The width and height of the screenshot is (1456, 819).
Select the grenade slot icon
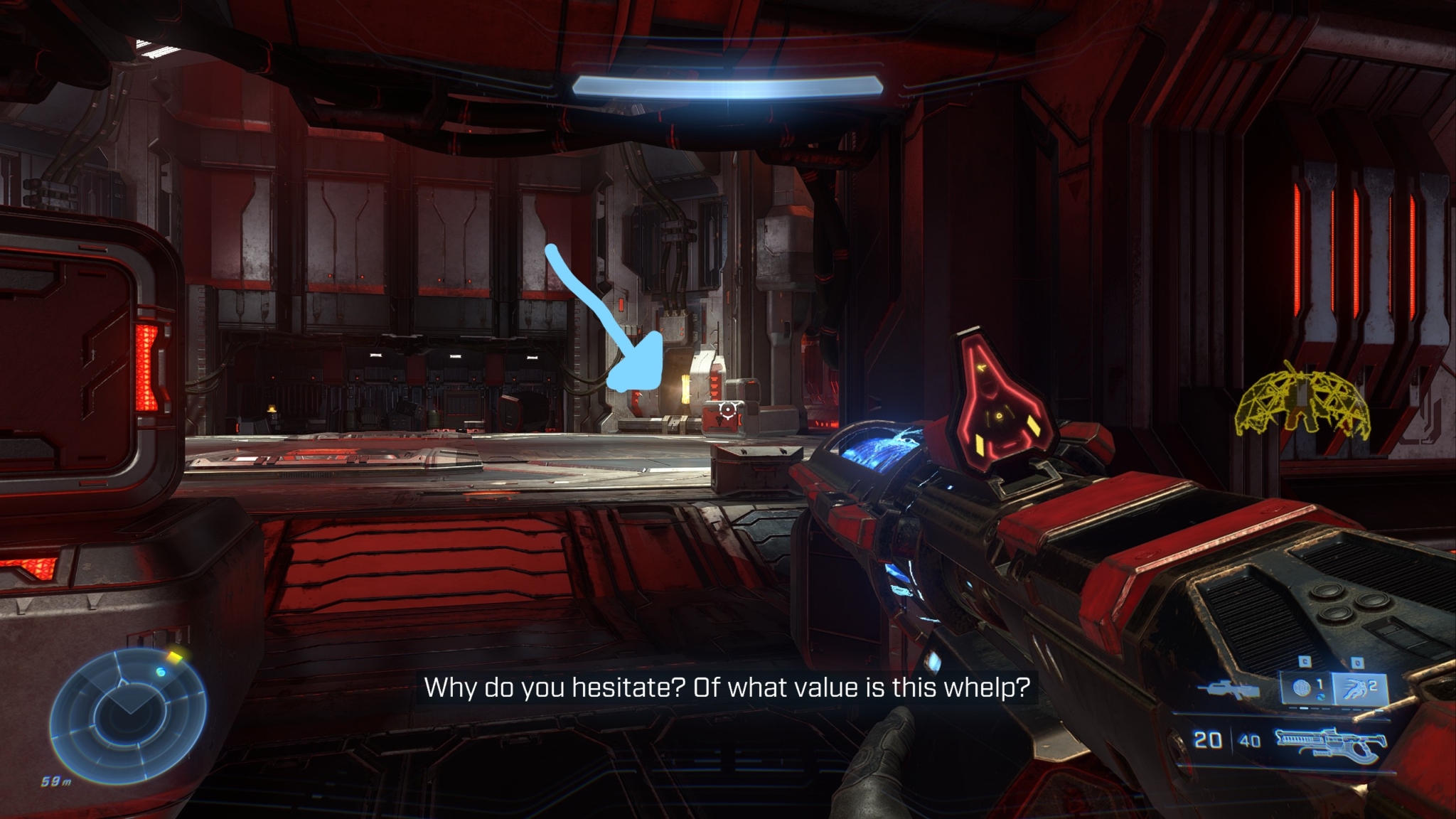(1304, 688)
